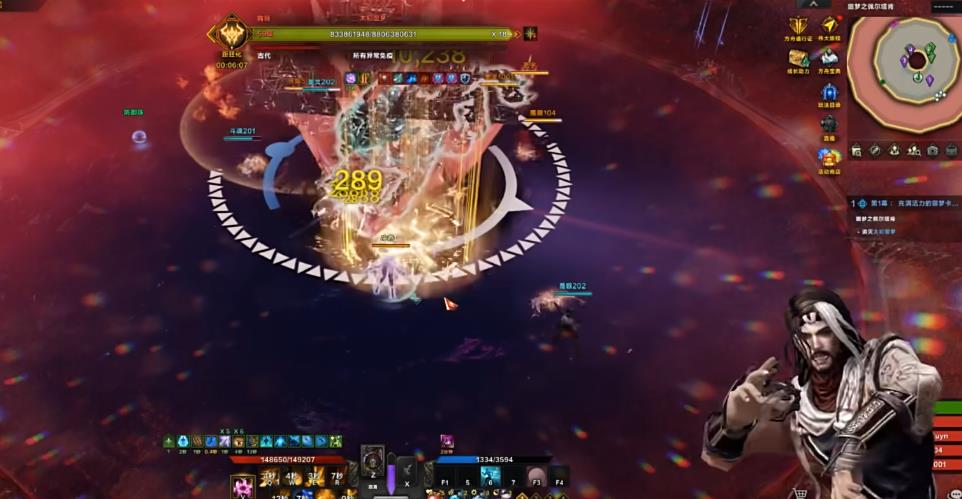Screen dimensions: 962x499
Task: Open the 活动商店 event shop icon
Action: (x=828, y=158)
